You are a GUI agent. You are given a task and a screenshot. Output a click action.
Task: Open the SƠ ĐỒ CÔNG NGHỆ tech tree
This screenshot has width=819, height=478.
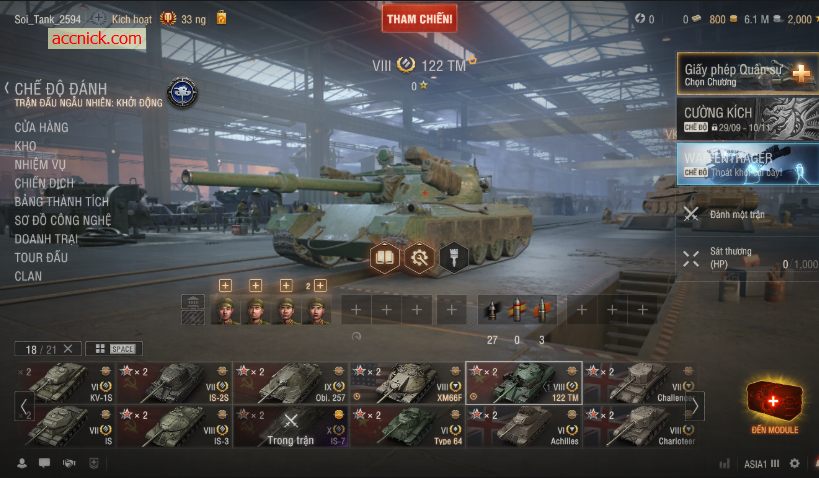[62, 220]
